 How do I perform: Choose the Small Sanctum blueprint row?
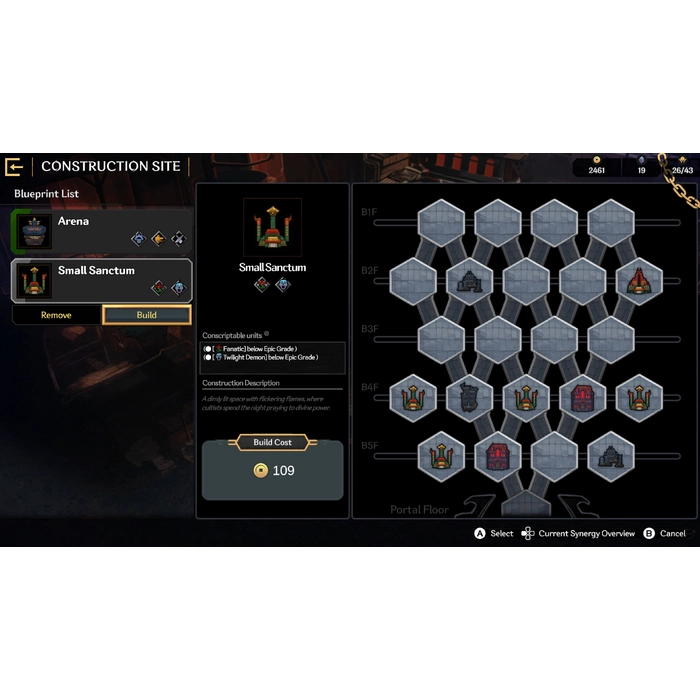click(102, 281)
